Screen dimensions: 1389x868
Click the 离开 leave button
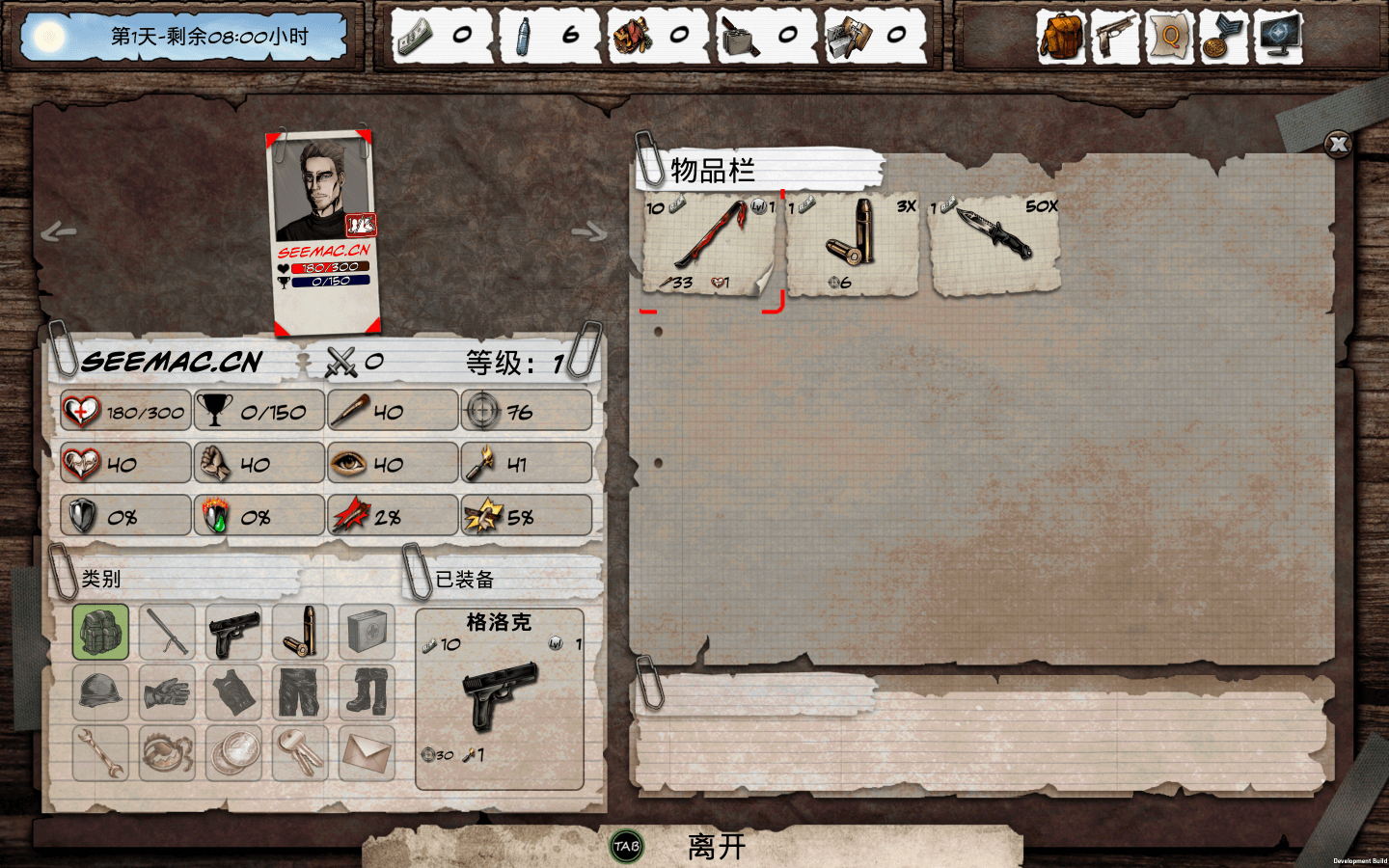(x=716, y=847)
